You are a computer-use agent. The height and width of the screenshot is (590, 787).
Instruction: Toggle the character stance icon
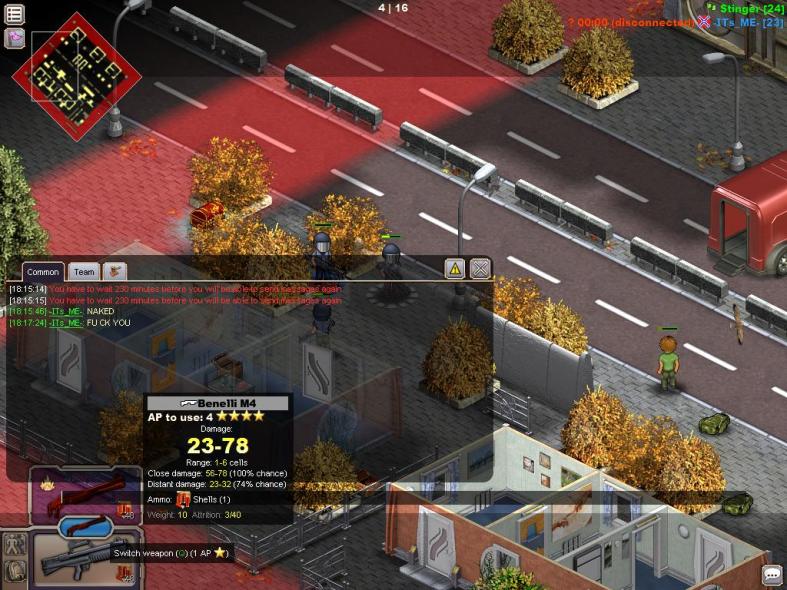(x=15, y=545)
